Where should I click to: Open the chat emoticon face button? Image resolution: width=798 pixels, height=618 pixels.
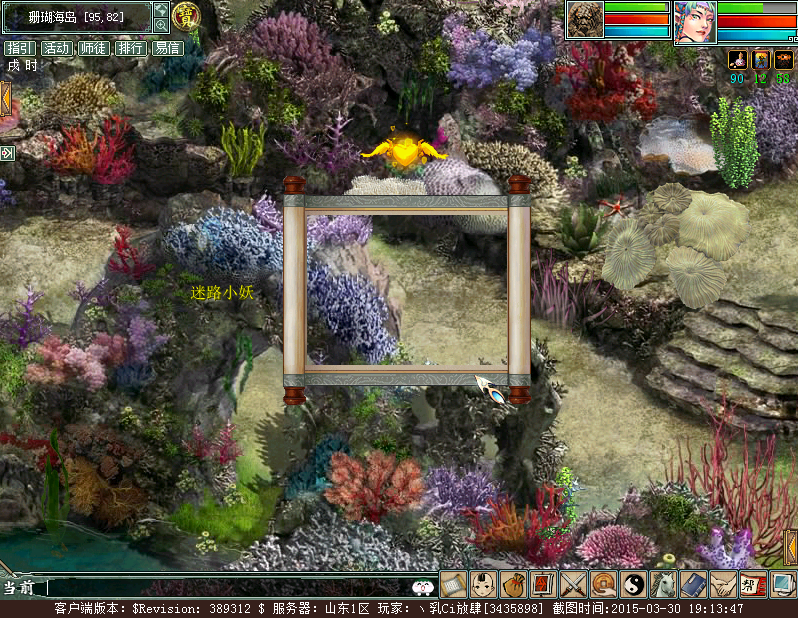pyautogui.click(x=423, y=588)
